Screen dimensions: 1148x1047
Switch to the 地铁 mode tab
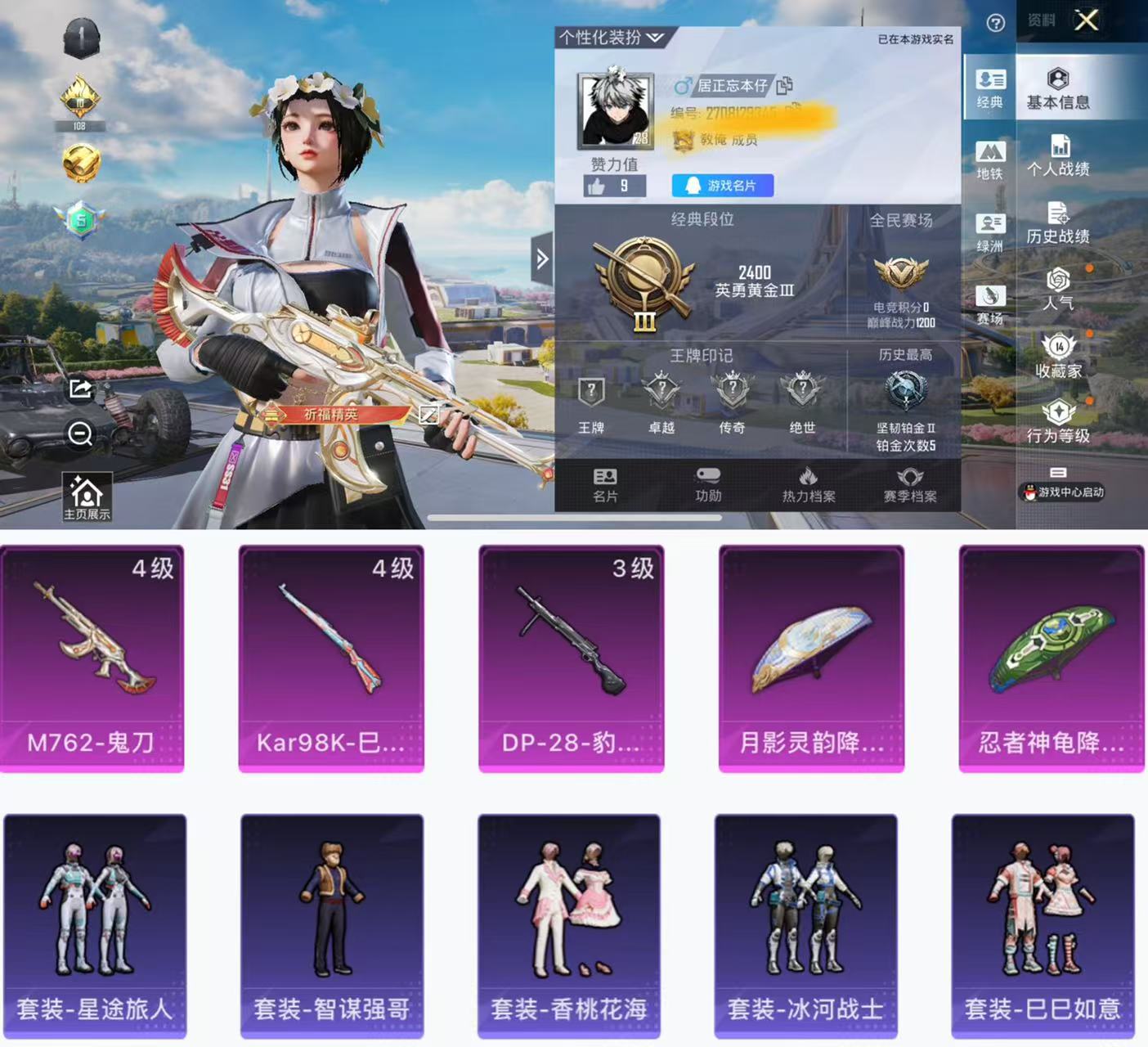point(989,160)
